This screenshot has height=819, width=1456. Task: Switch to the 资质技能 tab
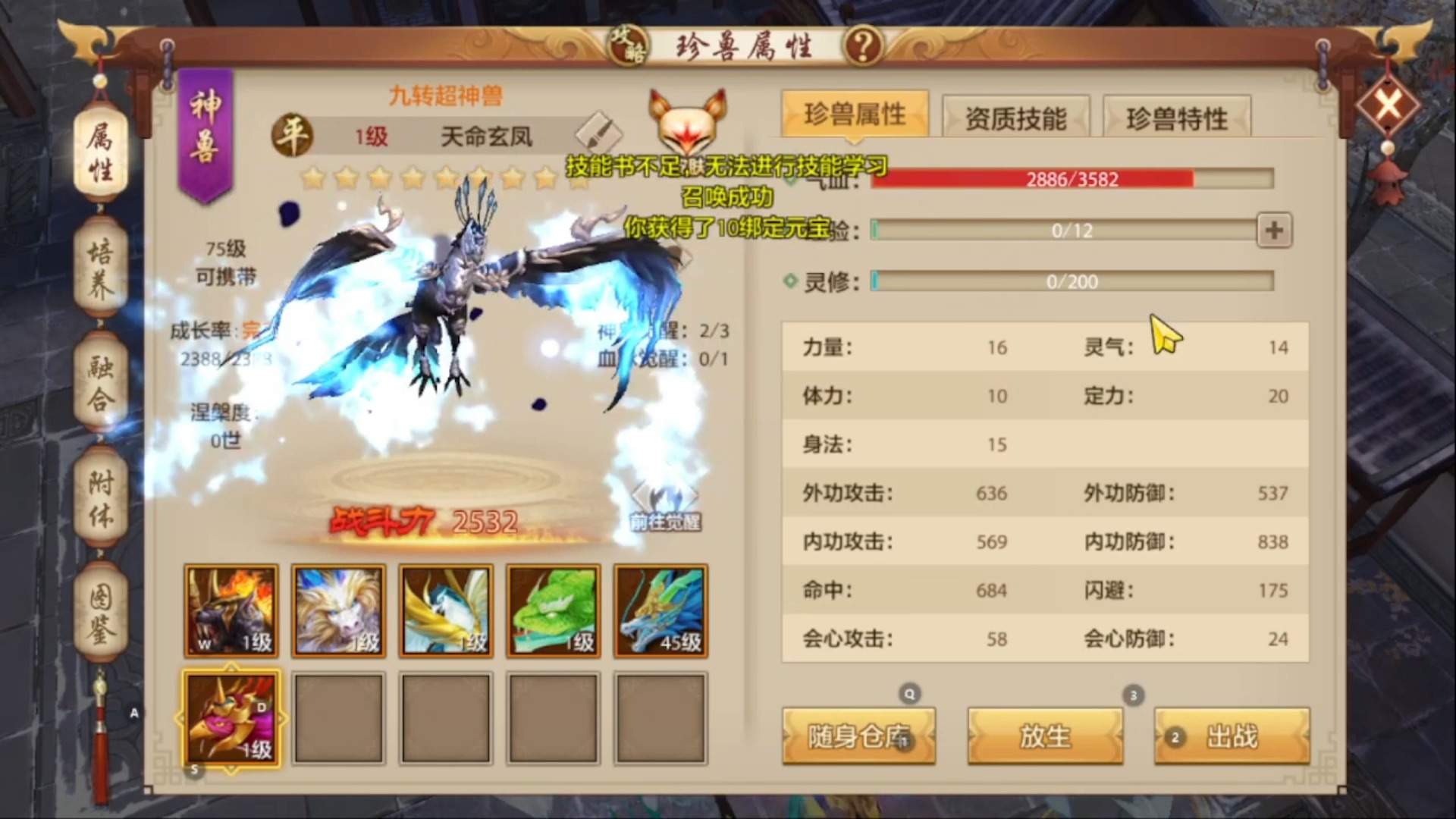click(x=1016, y=118)
